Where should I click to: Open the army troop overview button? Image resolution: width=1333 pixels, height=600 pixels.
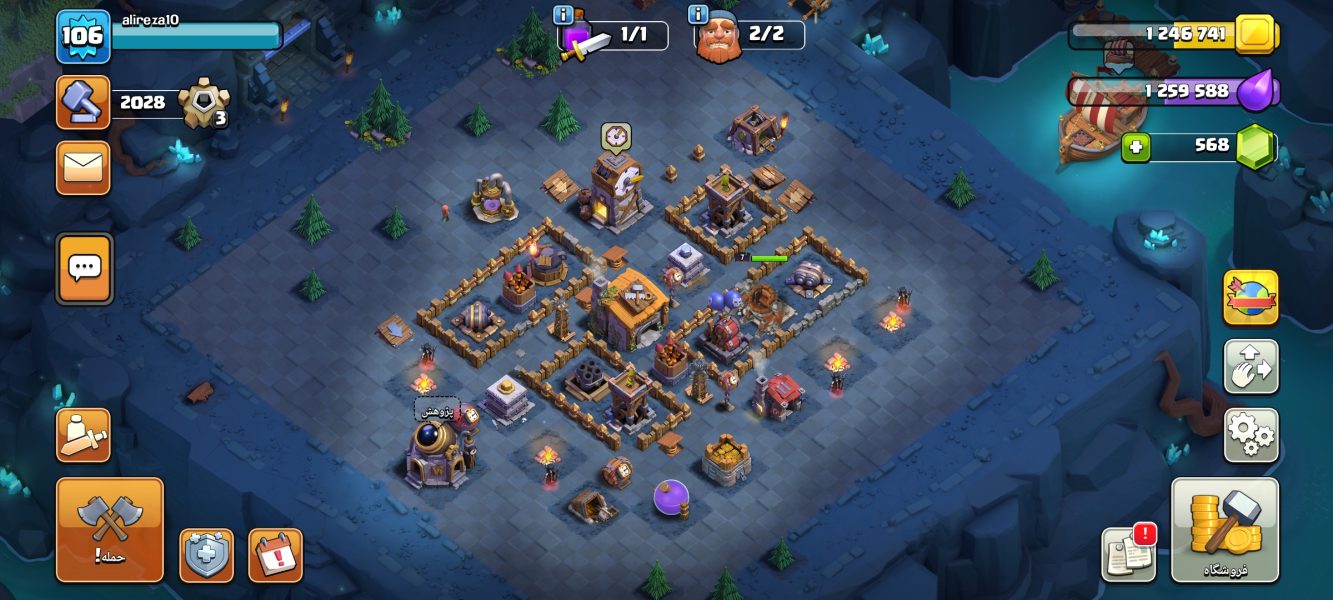coord(83,435)
